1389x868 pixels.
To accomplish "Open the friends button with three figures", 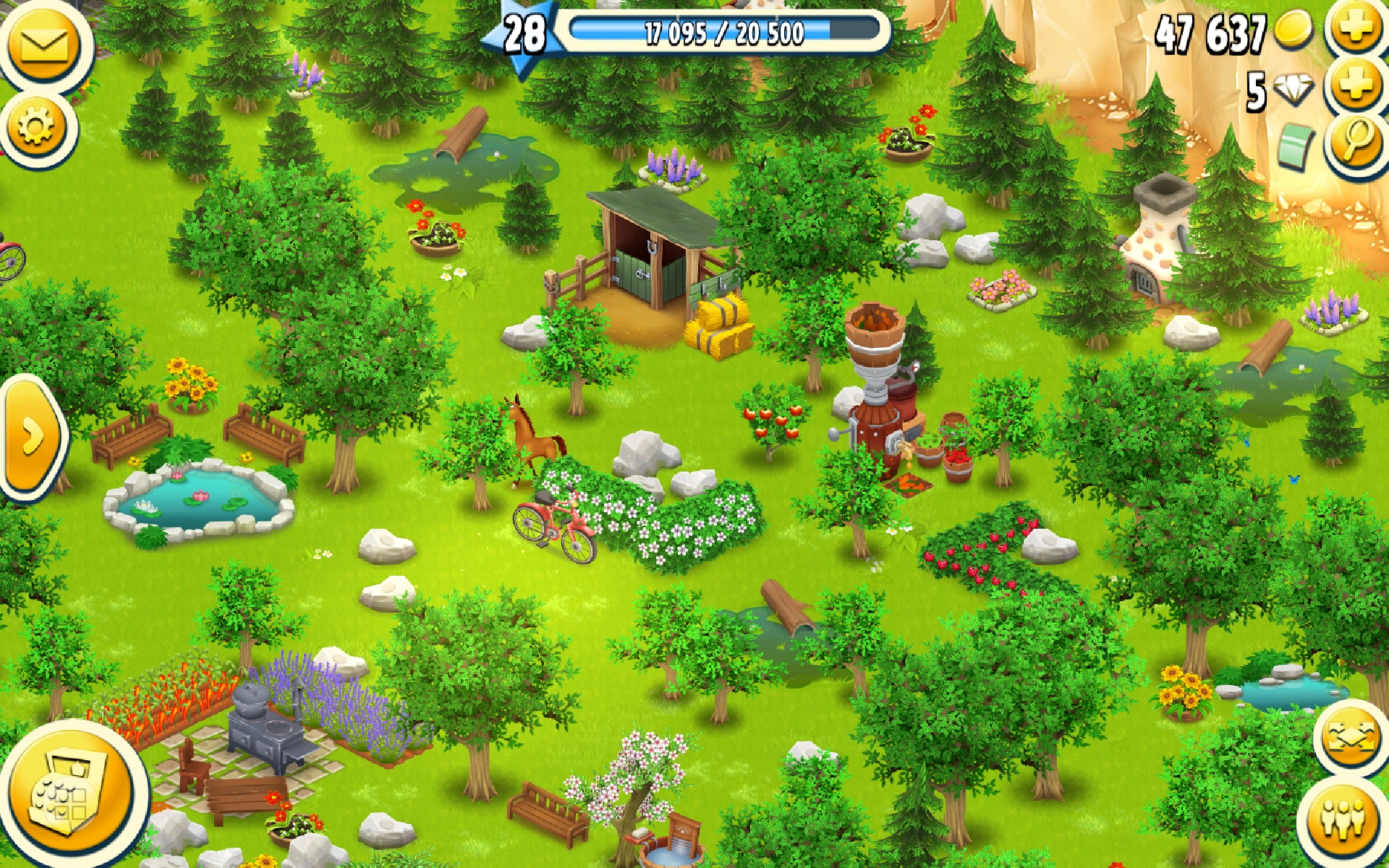I will pyautogui.click(x=1343, y=820).
